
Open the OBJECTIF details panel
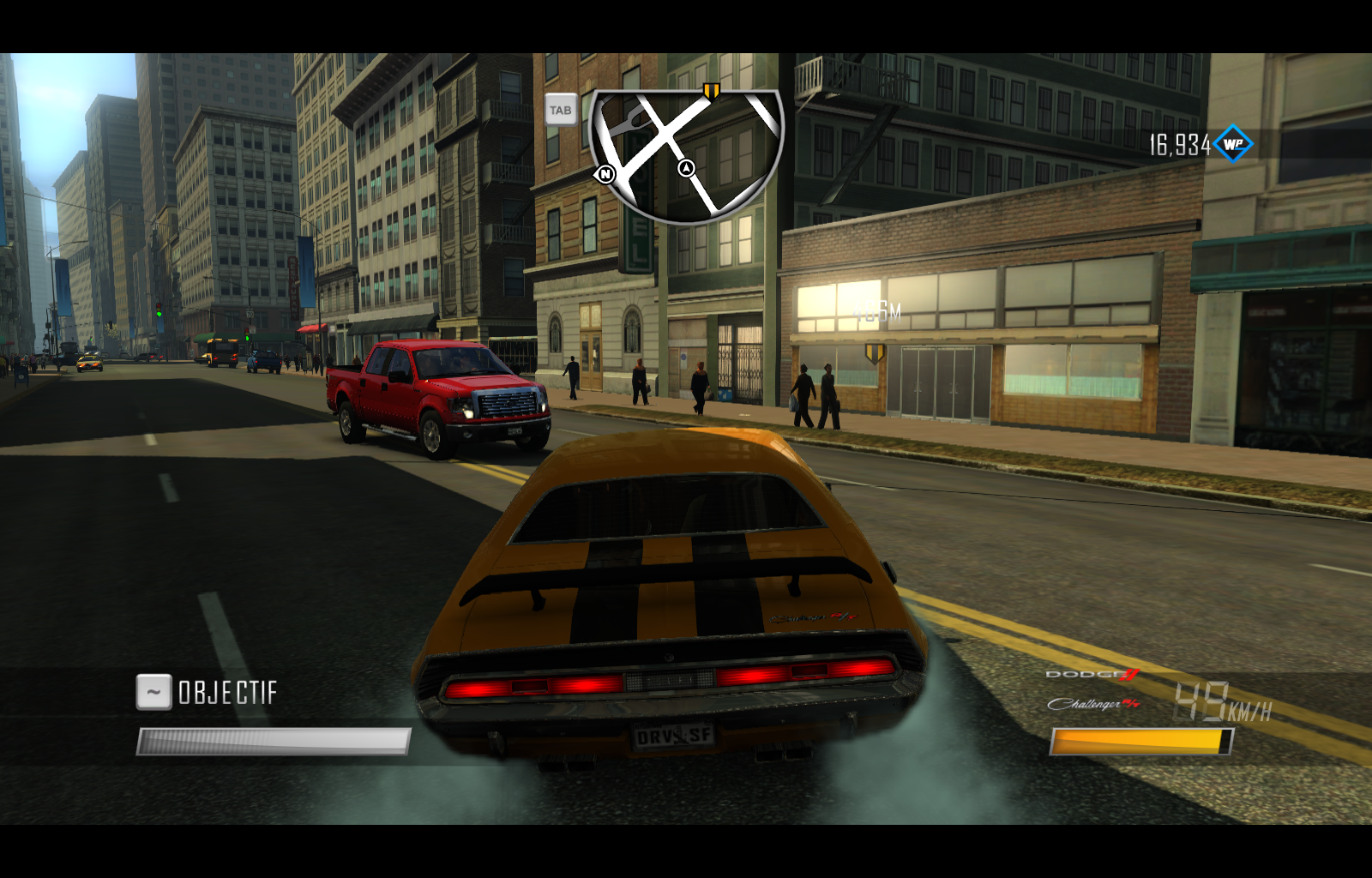click(227, 690)
